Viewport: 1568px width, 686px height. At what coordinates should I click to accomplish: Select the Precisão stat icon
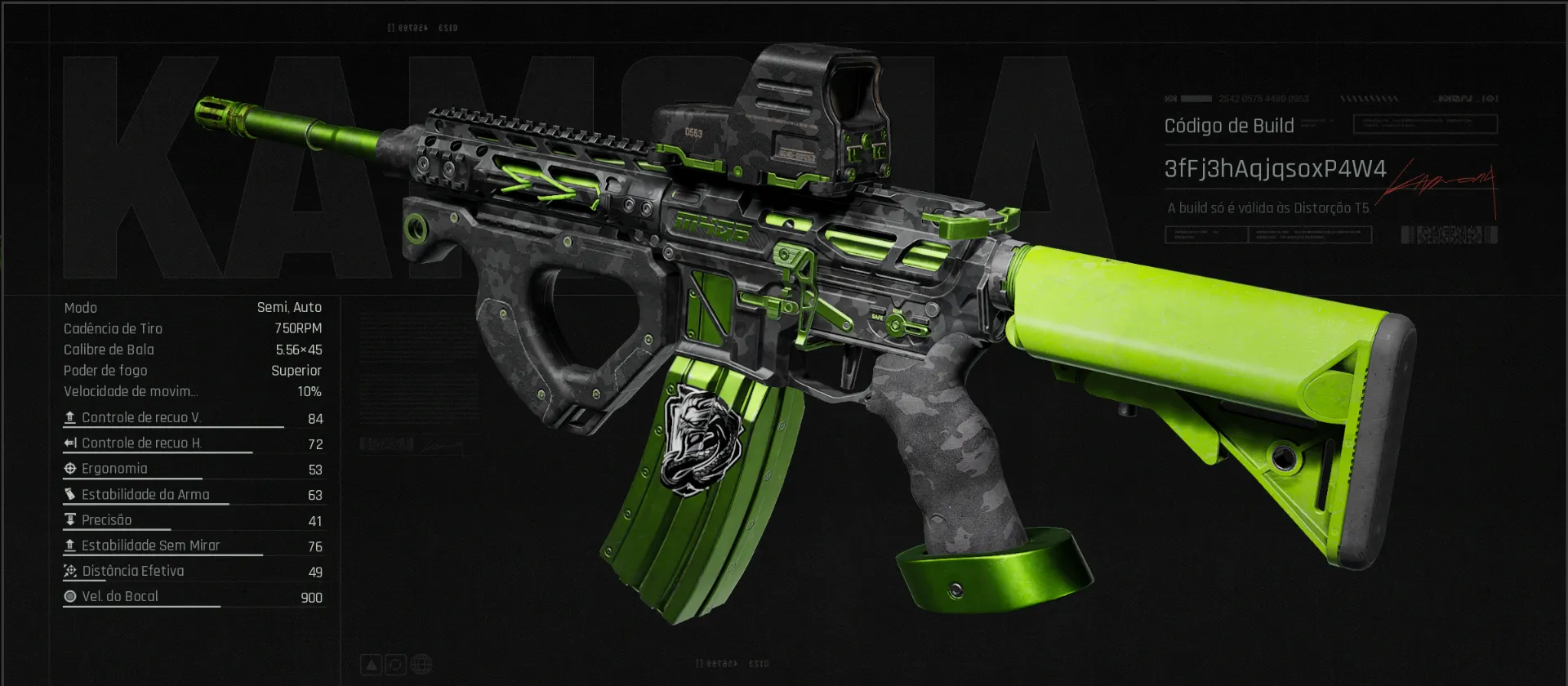pyautogui.click(x=70, y=519)
